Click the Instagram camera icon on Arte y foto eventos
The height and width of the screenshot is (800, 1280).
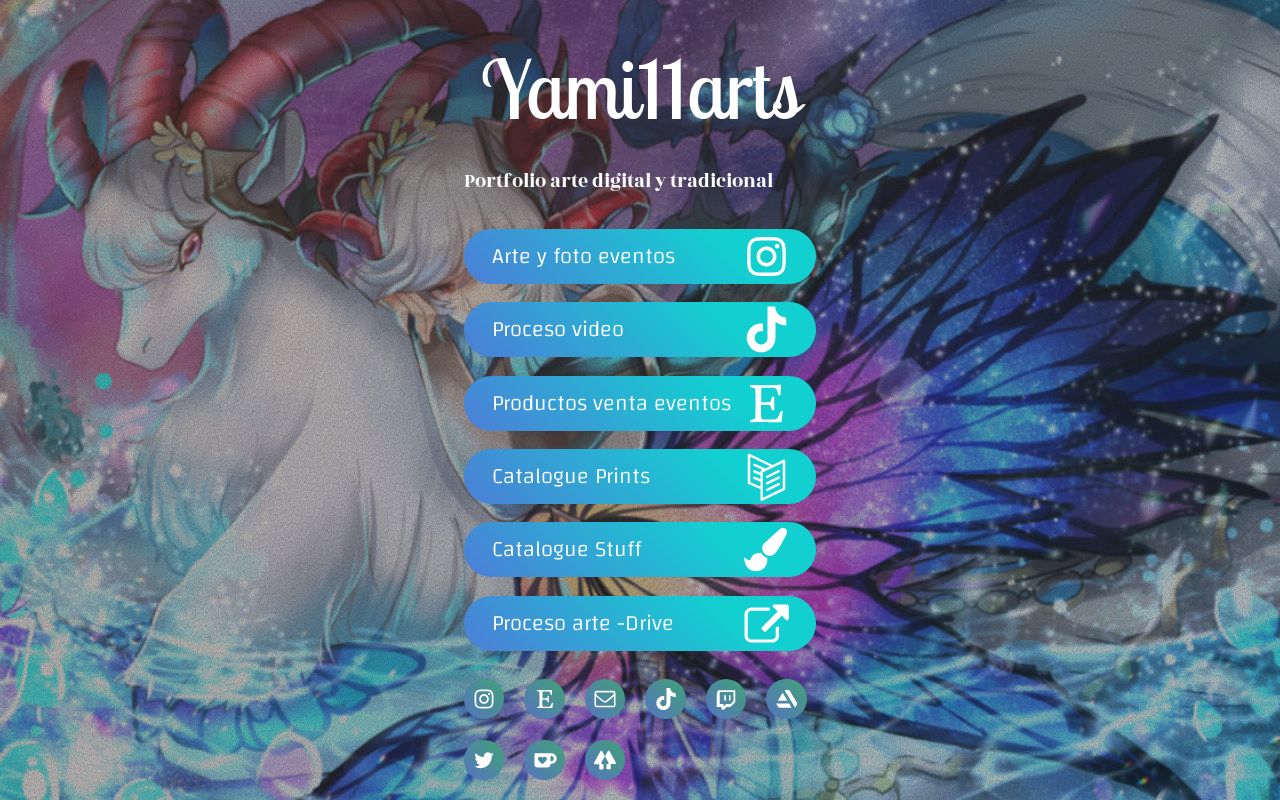768,256
